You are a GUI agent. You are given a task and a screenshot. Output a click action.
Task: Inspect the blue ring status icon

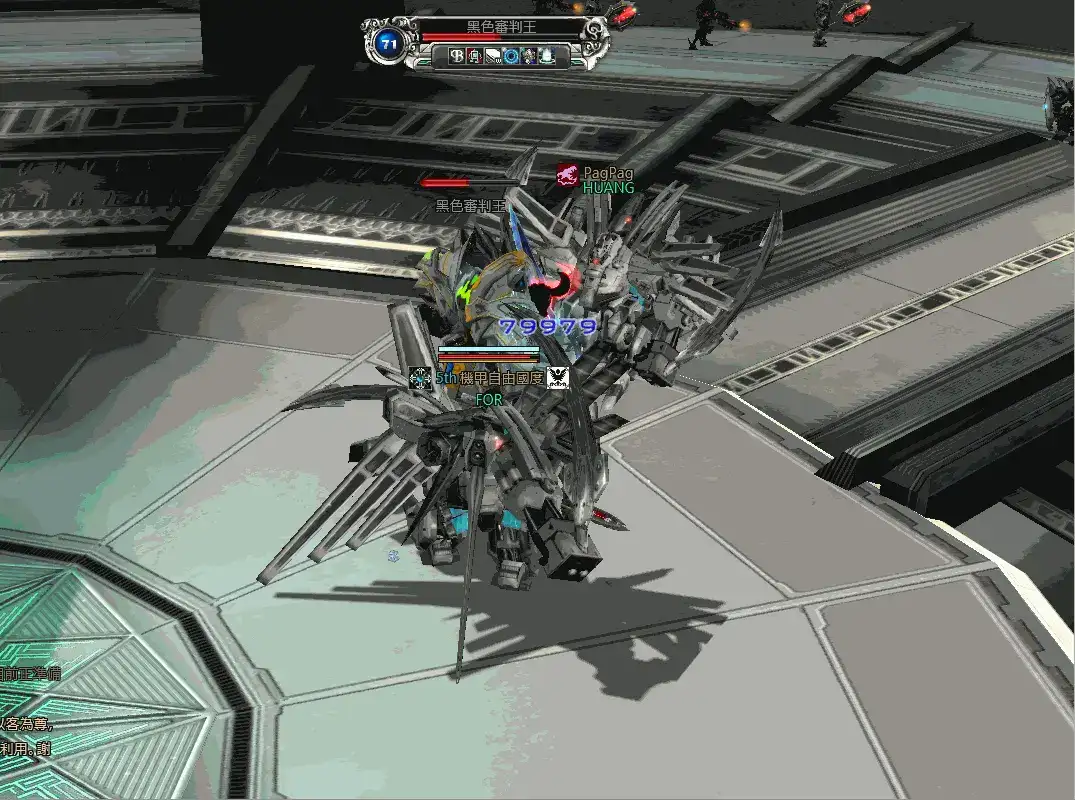511,56
